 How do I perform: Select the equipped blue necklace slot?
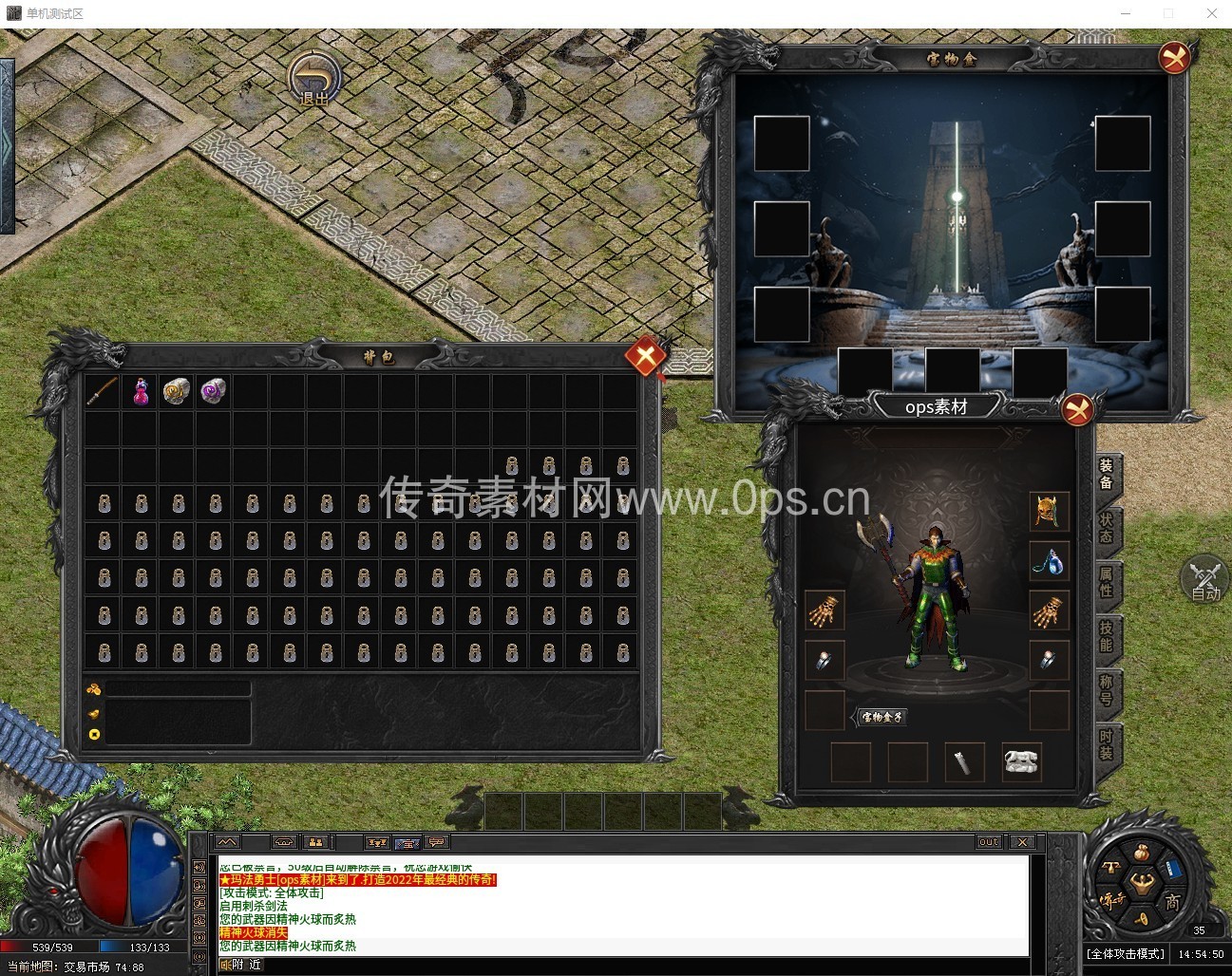pyautogui.click(x=1049, y=561)
